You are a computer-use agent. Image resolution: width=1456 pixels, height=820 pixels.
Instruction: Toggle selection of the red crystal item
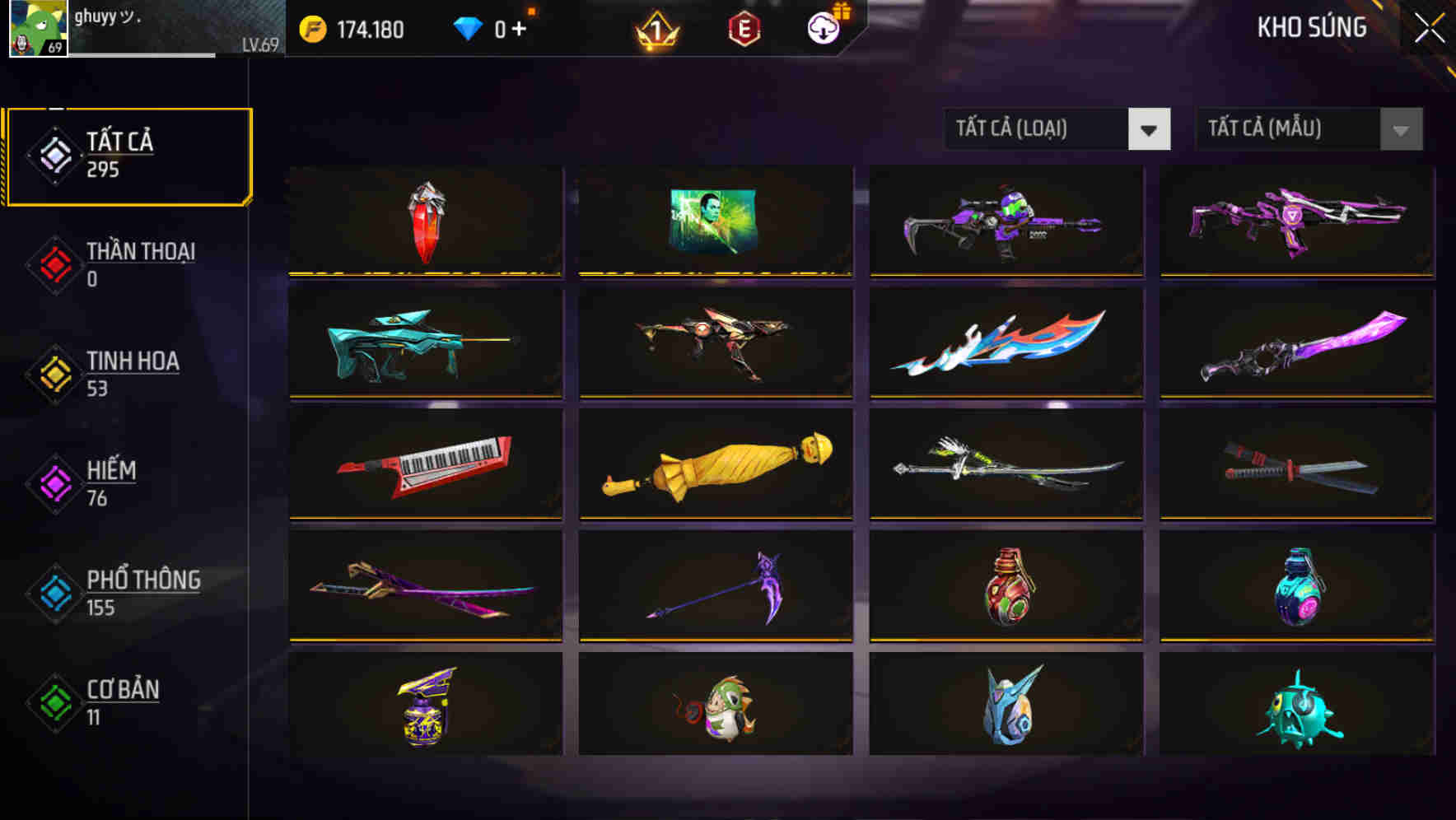click(x=425, y=222)
